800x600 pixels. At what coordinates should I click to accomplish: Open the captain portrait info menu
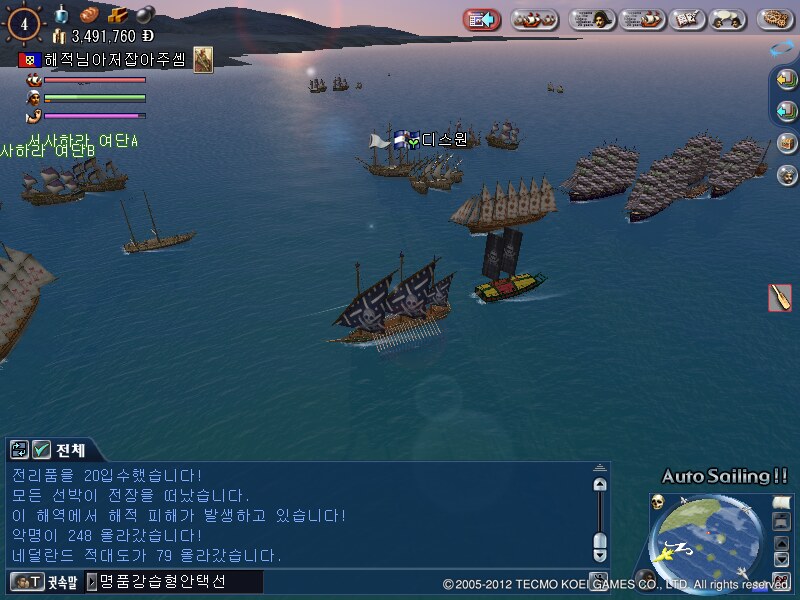[x=592, y=19]
